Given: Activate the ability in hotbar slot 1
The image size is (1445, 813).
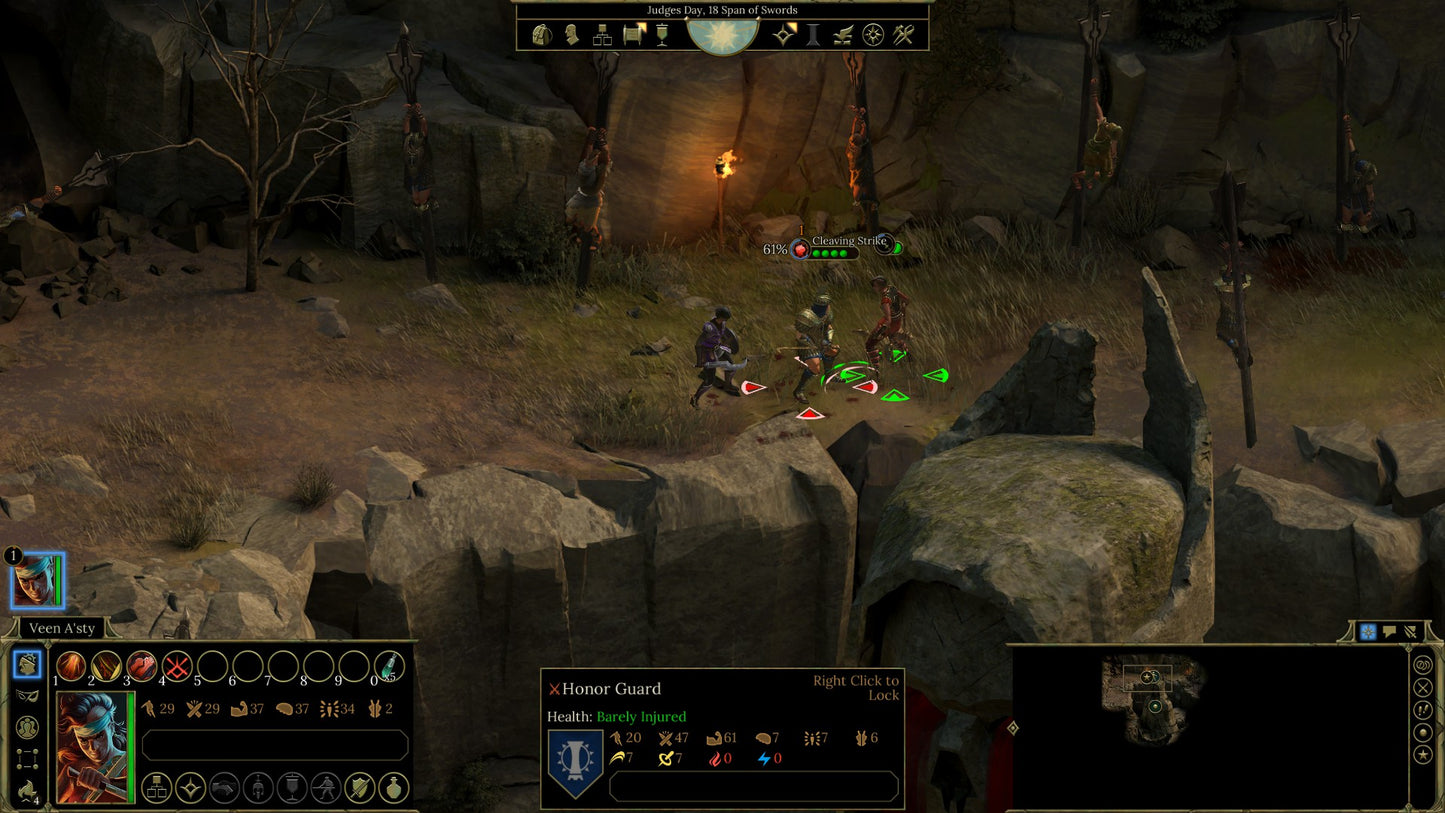Looking at the screenshot, I should tap(71, 666).
